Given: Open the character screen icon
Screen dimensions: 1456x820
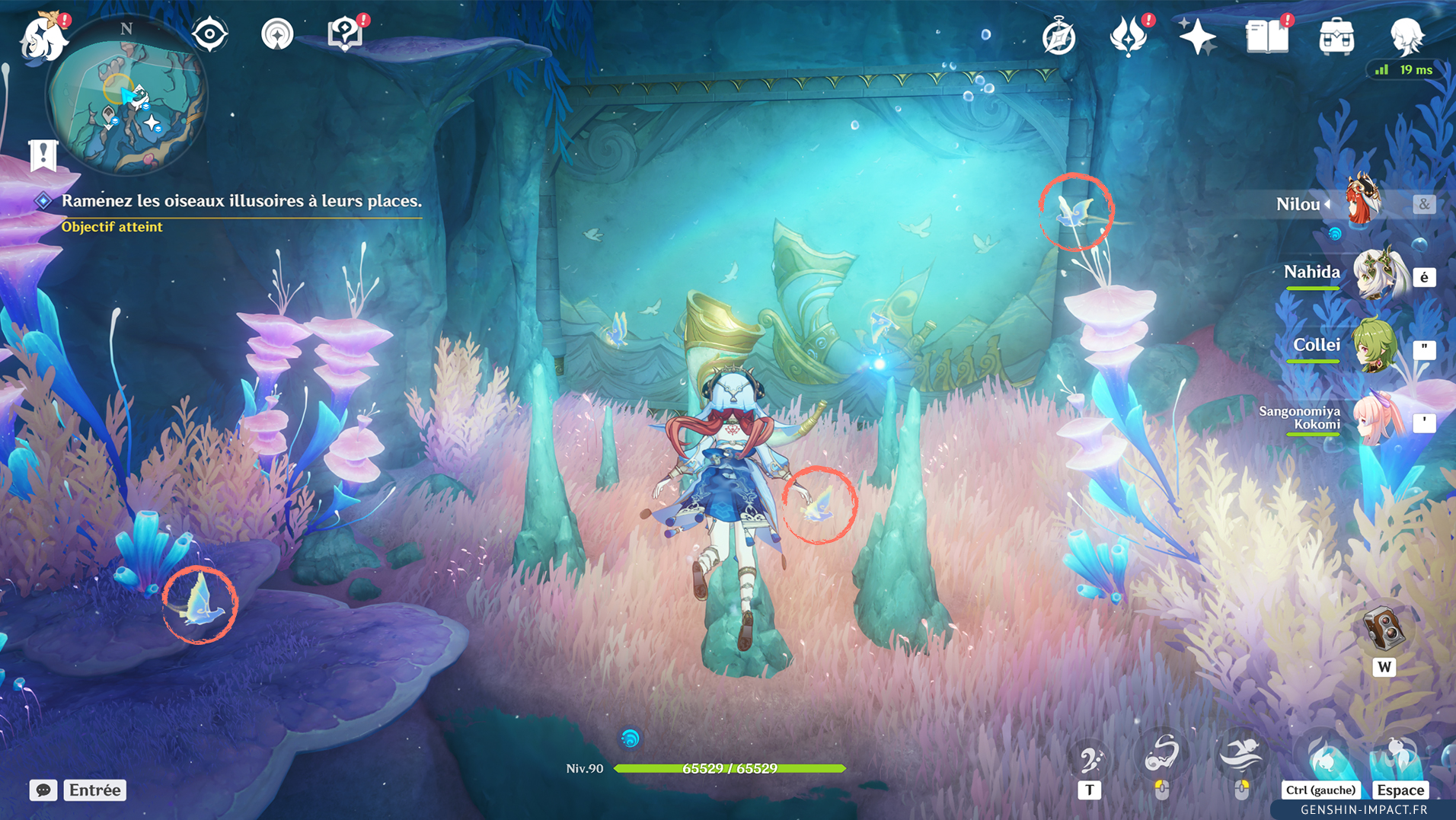Looking at the screenshot, I should pyautogui.click(x=1406, y=37).
